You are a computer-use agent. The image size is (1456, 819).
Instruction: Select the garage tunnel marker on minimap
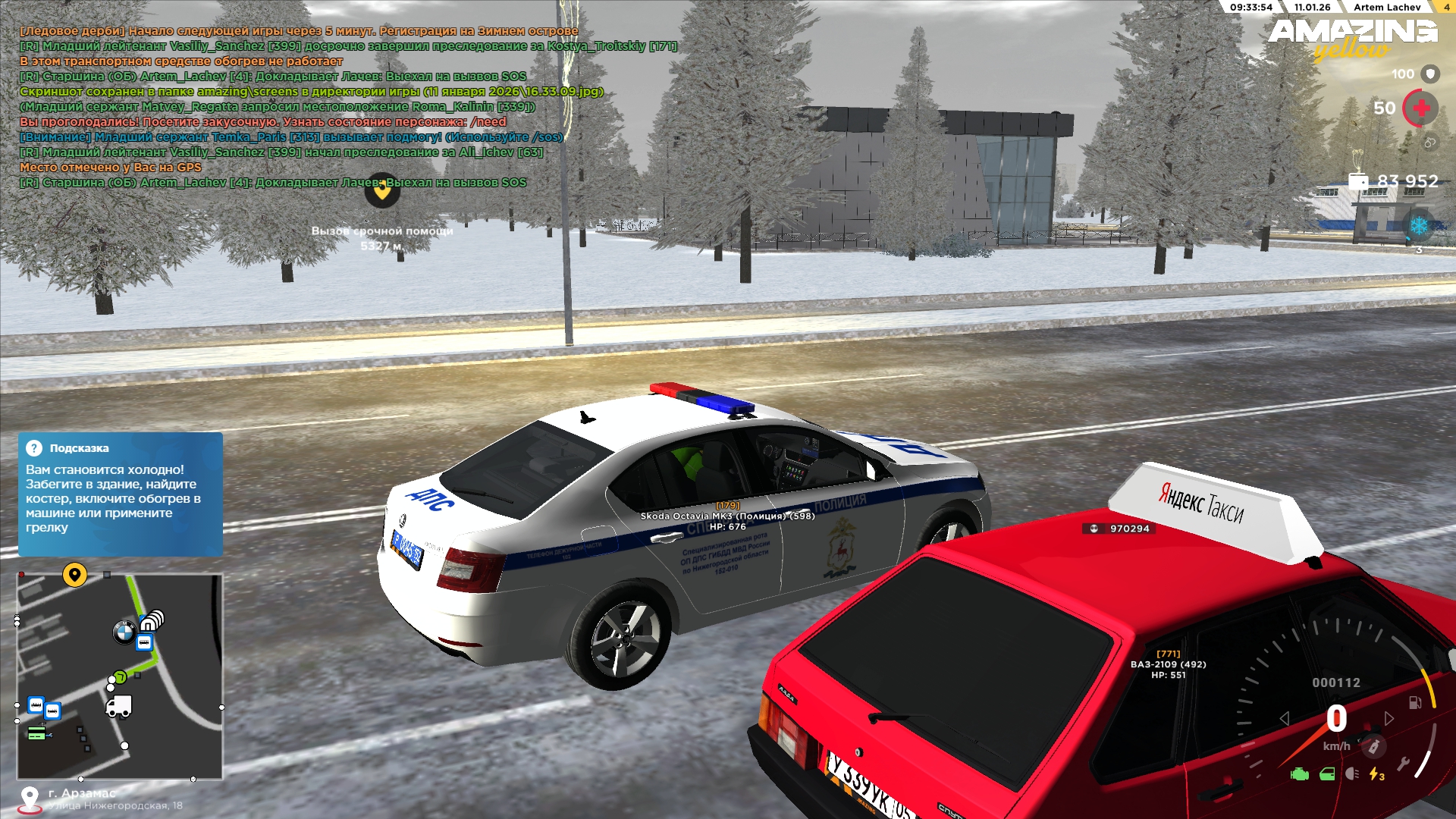[x=152, y=621]
